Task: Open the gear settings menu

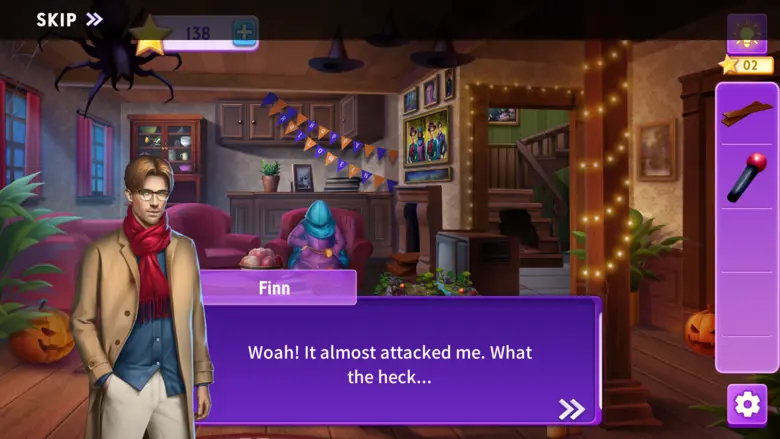Action: click(x=747, y=404)
